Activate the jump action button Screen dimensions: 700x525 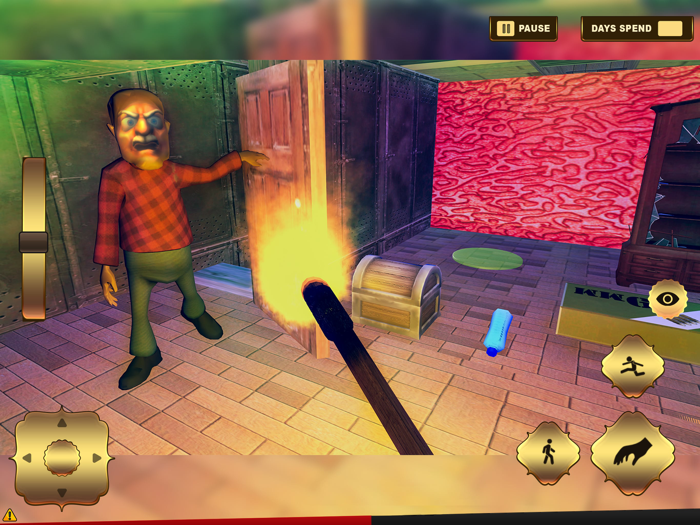pos(632,367)
